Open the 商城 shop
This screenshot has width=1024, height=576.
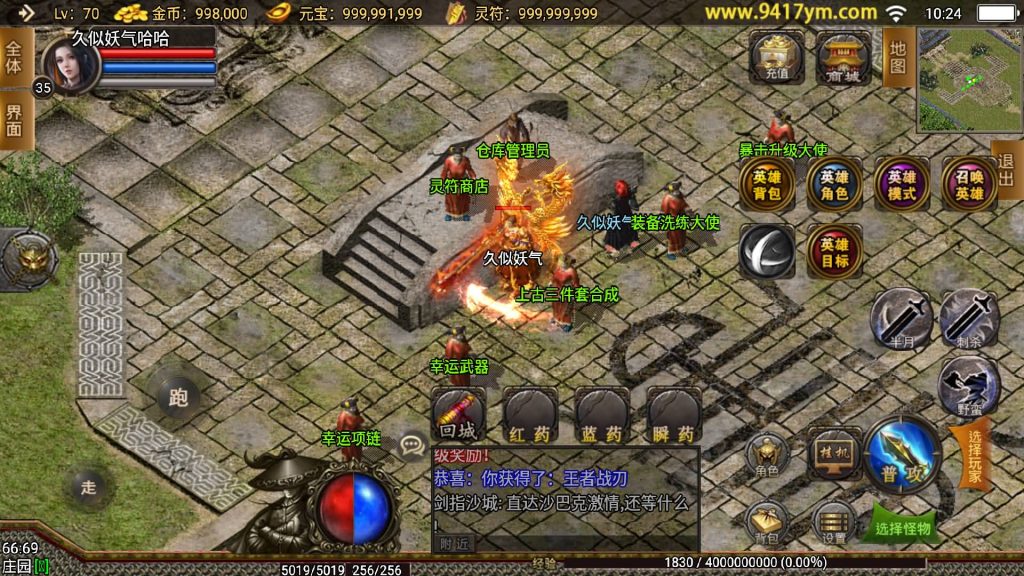[843, 58]
